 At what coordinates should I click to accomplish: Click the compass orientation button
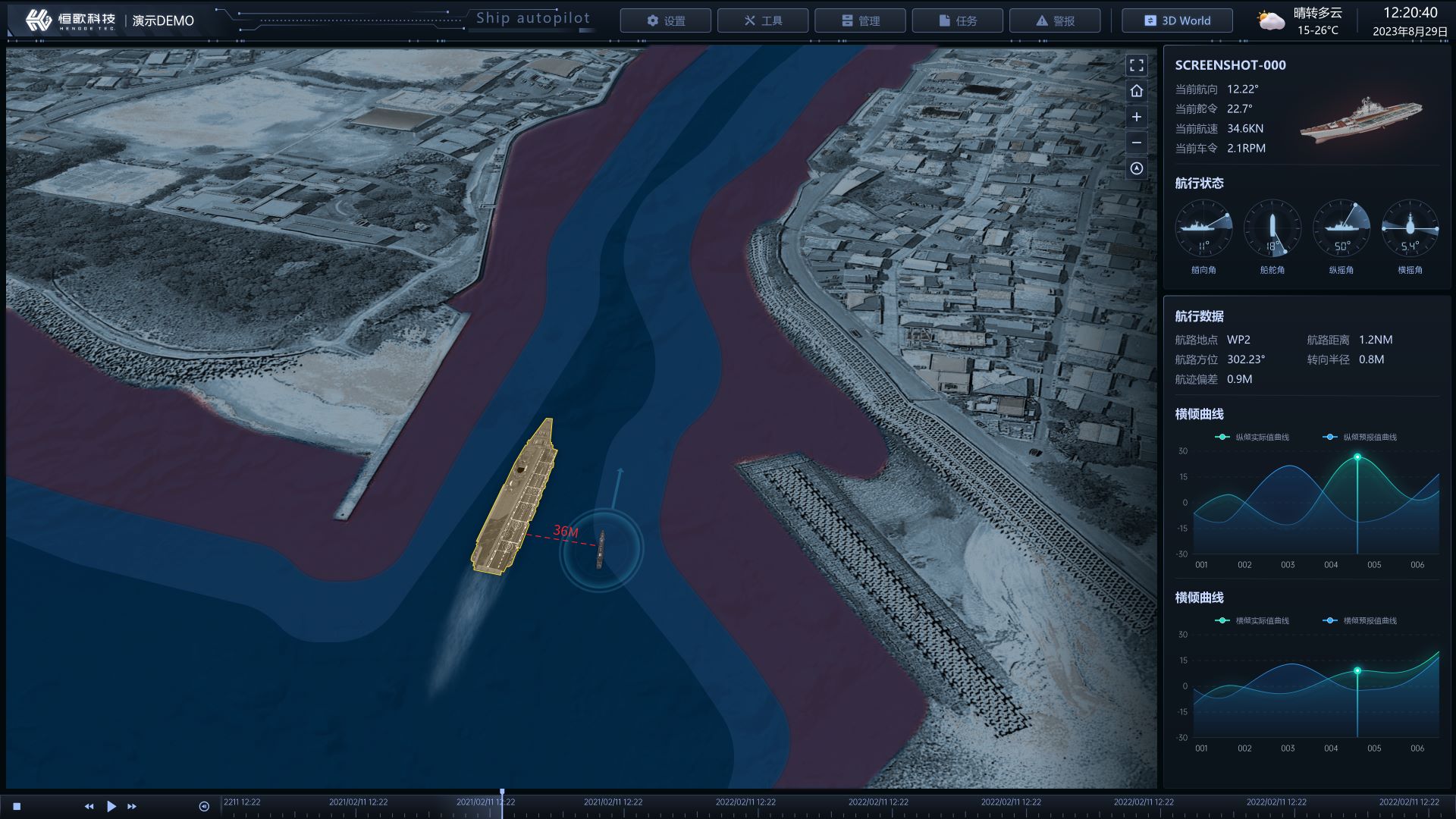click(x=1136, y=168)
